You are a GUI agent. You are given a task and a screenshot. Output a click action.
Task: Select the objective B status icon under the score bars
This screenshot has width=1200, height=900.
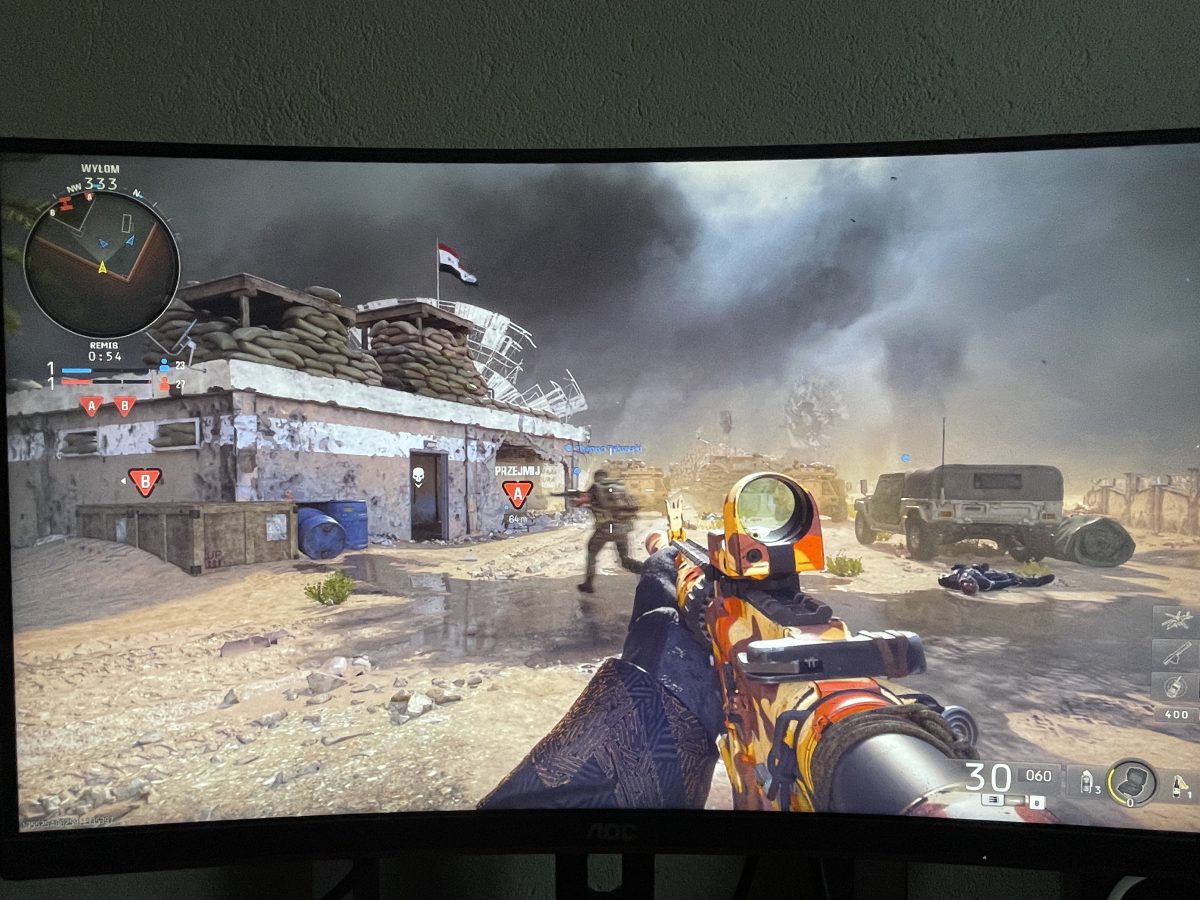click(125, 405)
